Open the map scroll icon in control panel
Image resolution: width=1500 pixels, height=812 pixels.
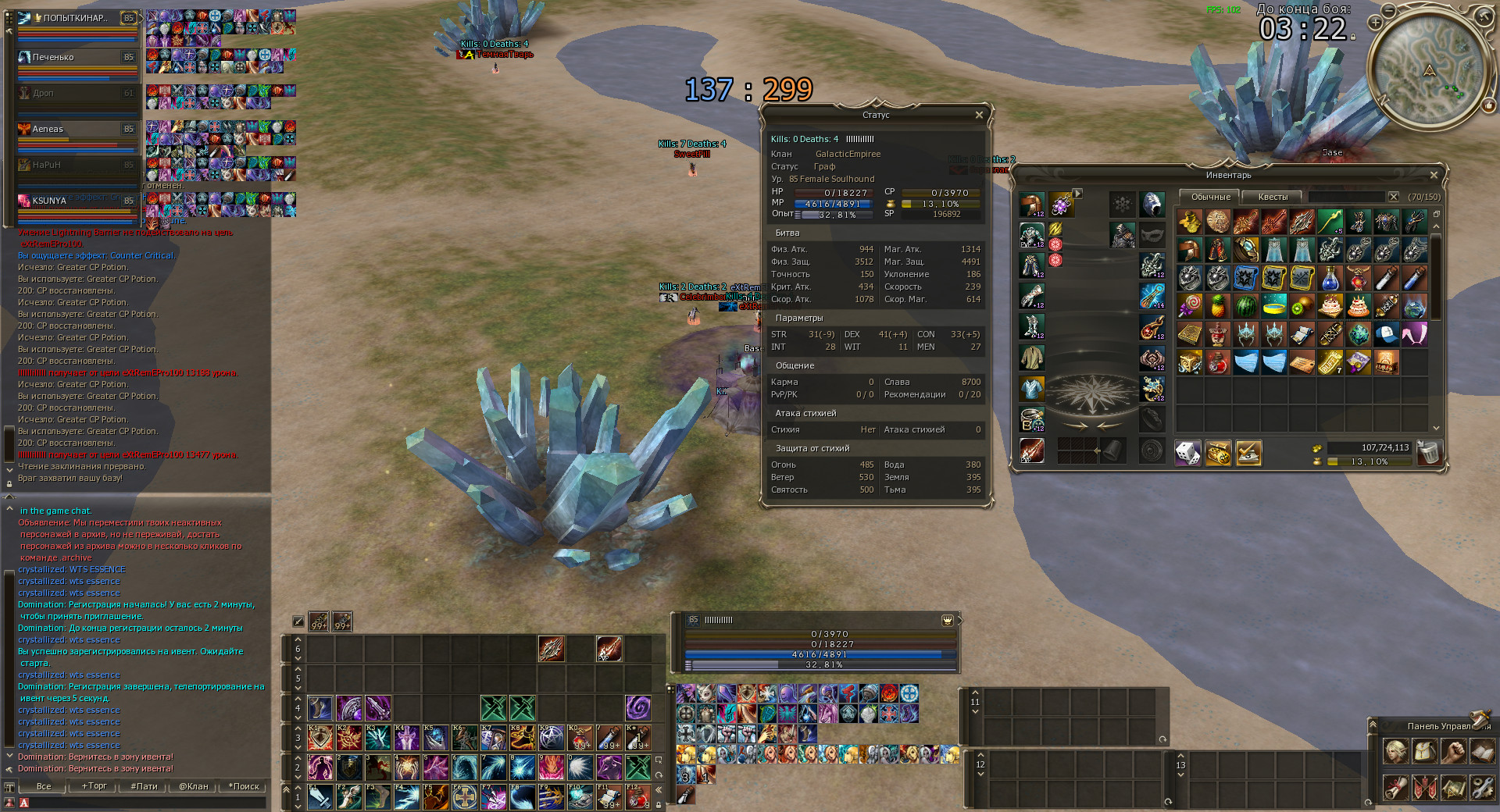(x=1453, y=787)
